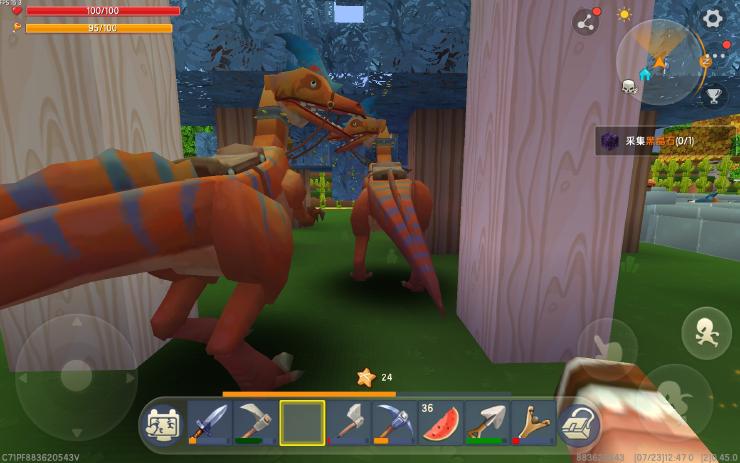
Task: Open the three-dots more options button
Action: (717, 56)
